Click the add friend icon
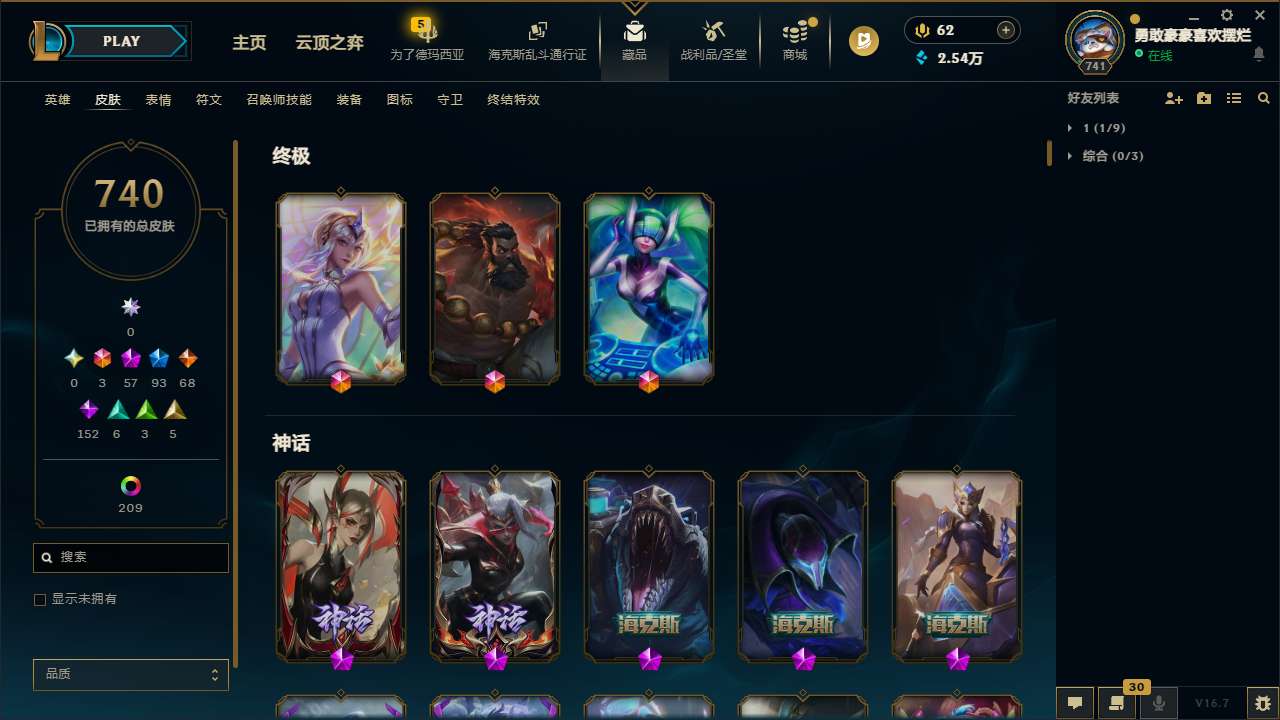Image resolution: width=1280 pixels, height=720 pixels. point(1173,98)
